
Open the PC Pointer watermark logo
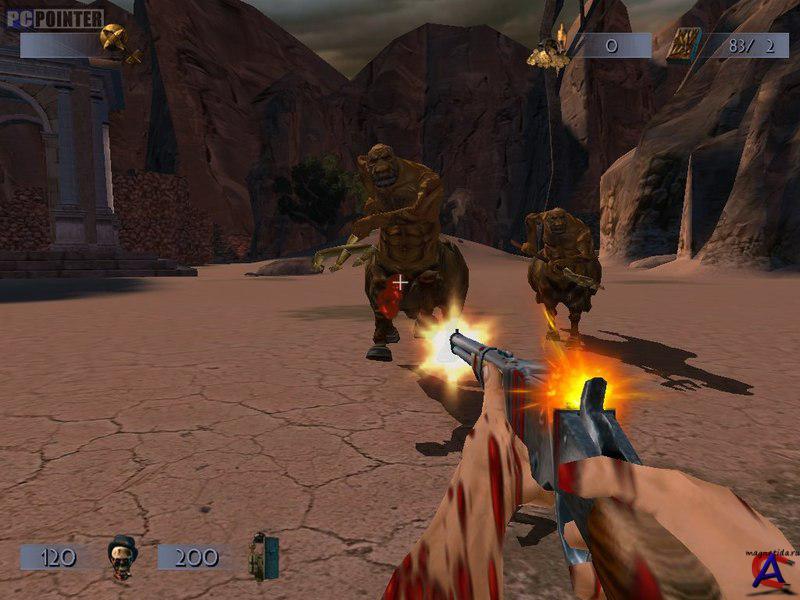(x=55, y=19)
